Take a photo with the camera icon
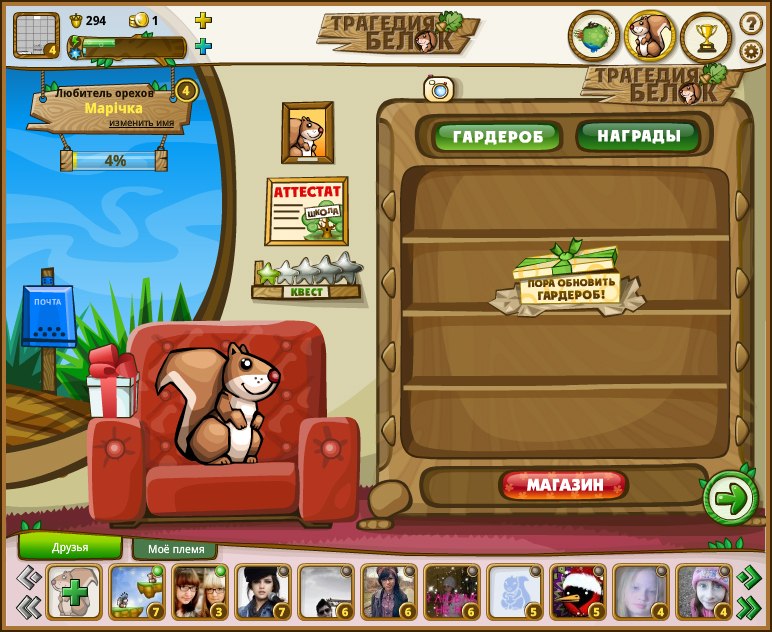772x632 pixels. pos(439,88)
